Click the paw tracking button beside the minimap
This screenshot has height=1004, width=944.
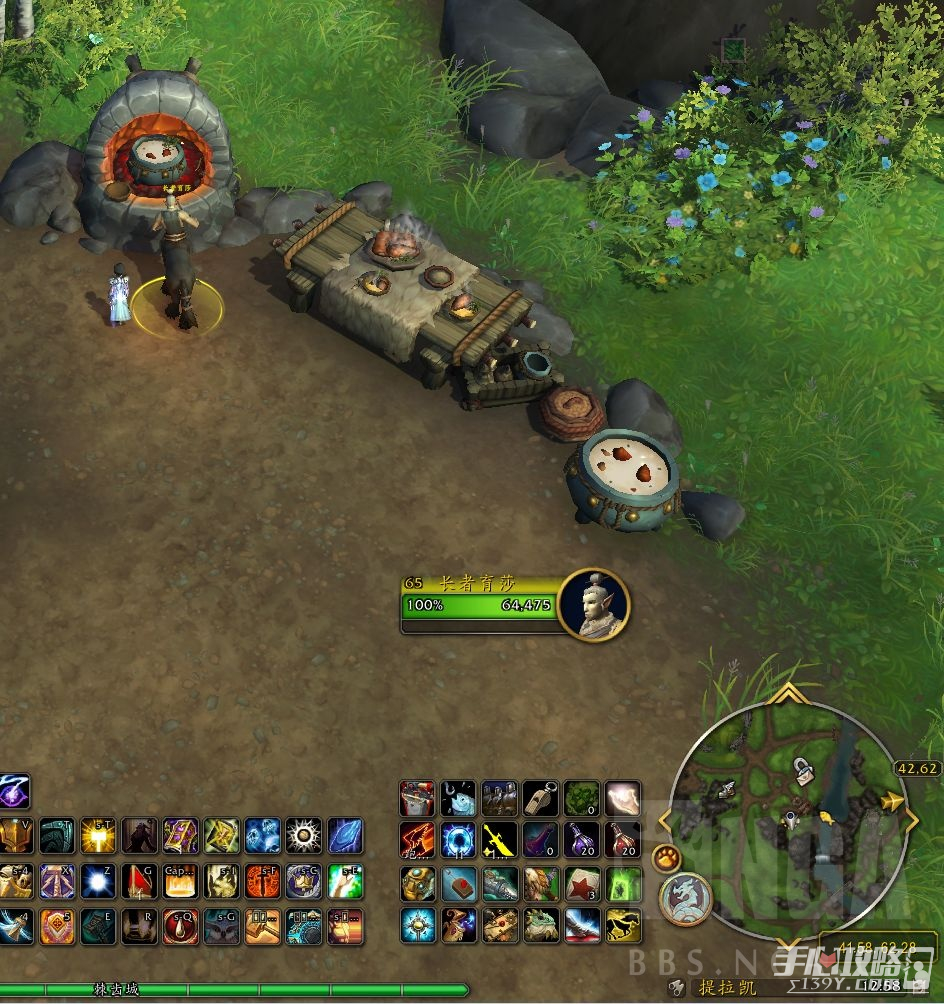point(666,857)
